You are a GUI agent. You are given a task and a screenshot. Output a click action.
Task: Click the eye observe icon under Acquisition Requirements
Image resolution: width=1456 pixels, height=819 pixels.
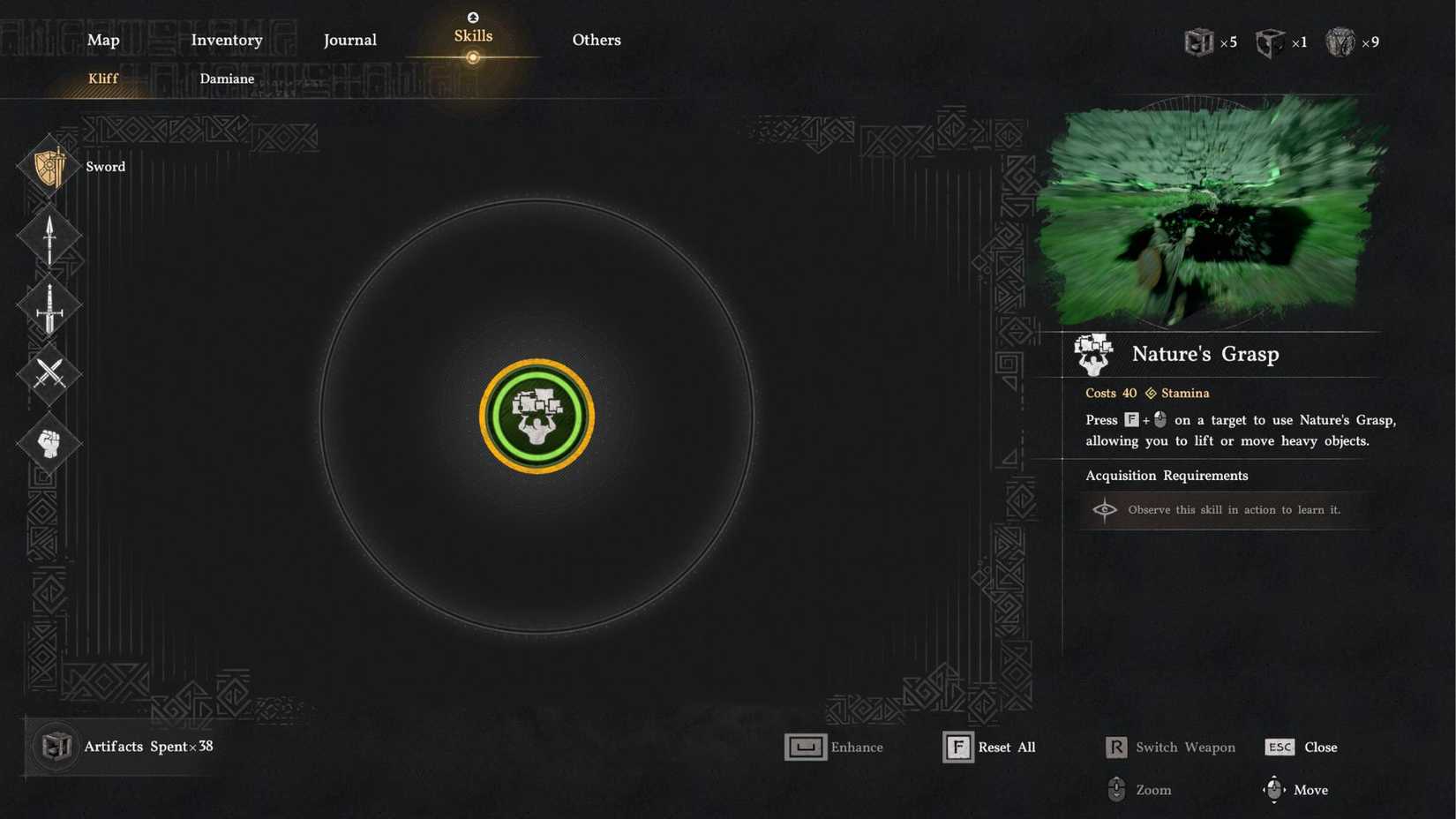coord(1105,510)
